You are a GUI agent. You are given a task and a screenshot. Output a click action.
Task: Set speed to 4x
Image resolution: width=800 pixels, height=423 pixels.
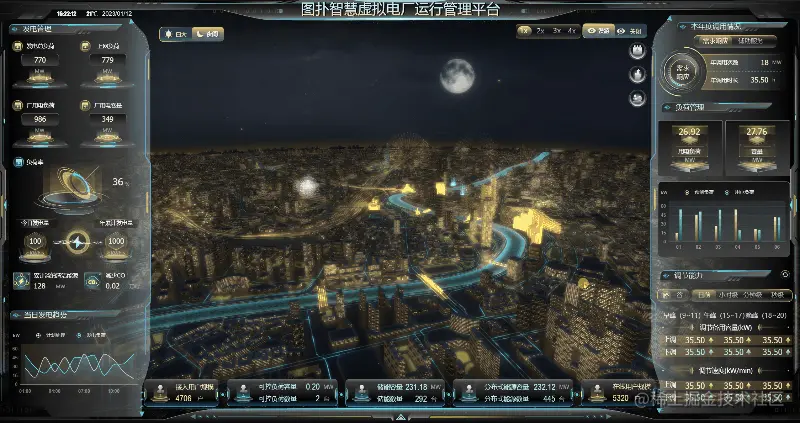point(572,31)
